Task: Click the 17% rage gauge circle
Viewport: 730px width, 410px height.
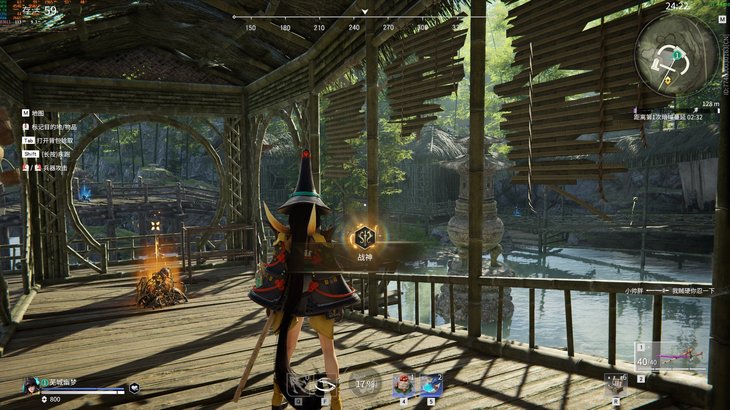Action: 364,383
